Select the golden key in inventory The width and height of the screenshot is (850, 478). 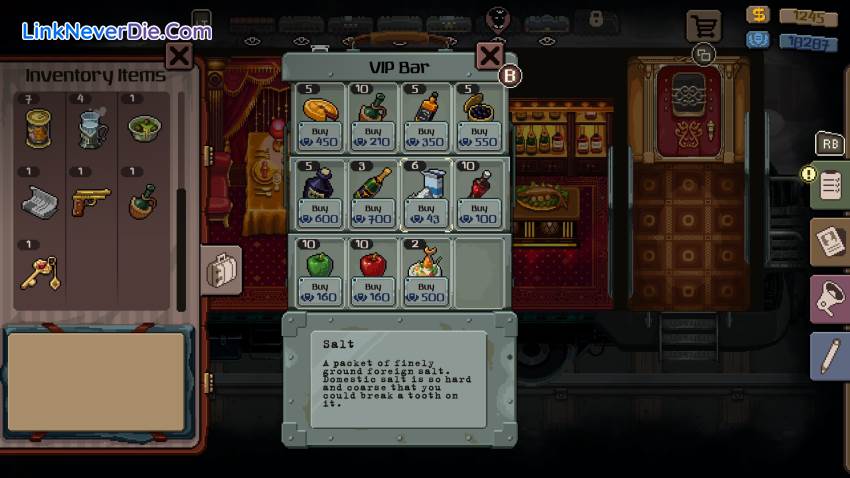(40, 273)
